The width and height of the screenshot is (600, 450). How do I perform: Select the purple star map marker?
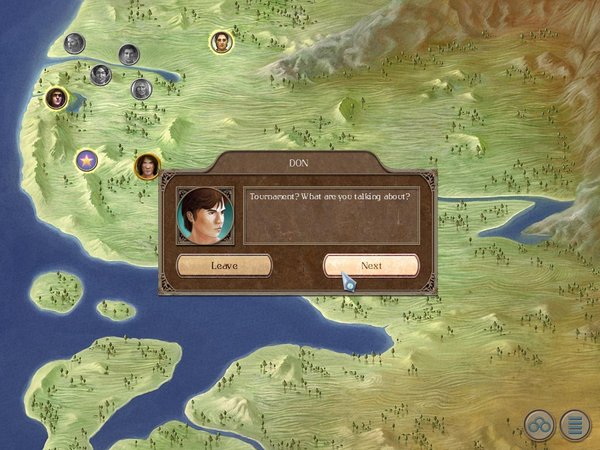(87, 158)
